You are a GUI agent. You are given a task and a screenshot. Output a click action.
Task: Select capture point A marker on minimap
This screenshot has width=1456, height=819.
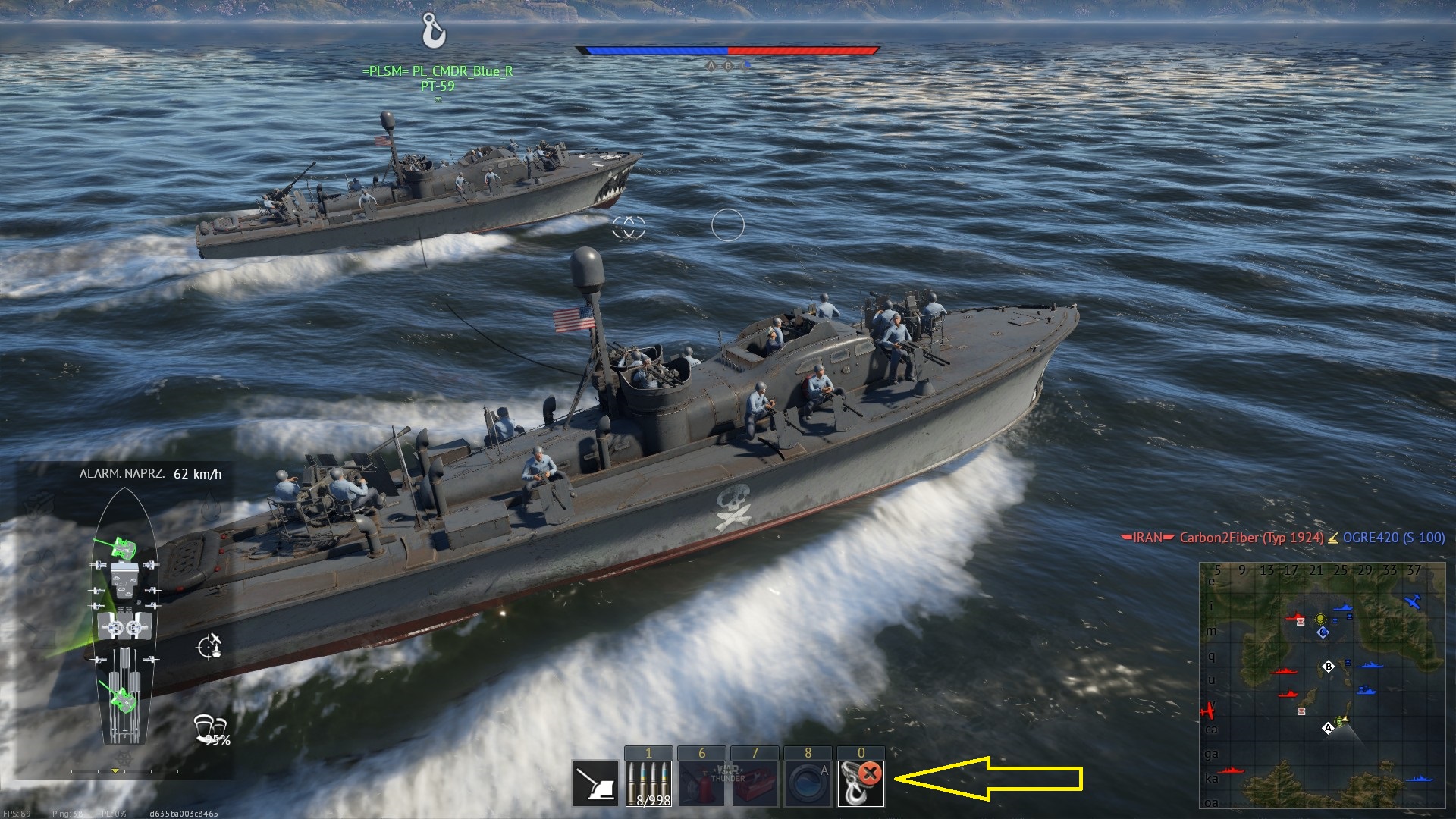tap(1327, 728)
